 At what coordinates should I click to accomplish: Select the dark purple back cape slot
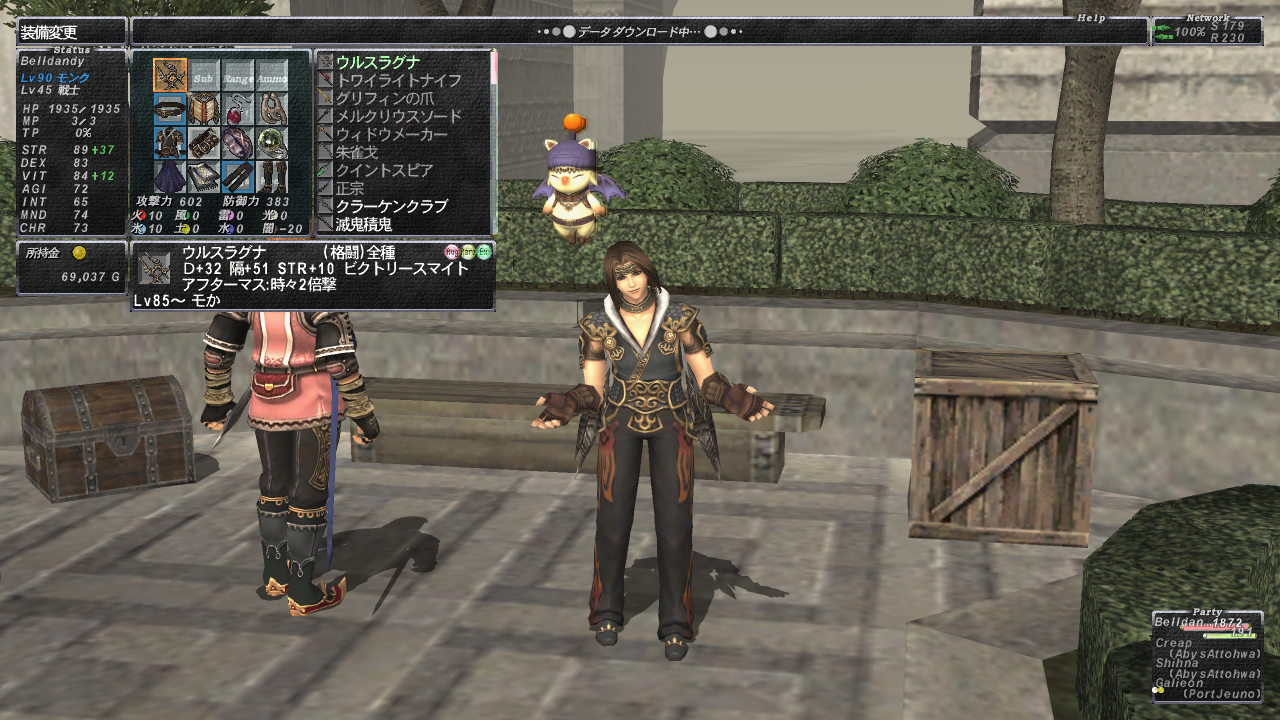coord(170,176)
